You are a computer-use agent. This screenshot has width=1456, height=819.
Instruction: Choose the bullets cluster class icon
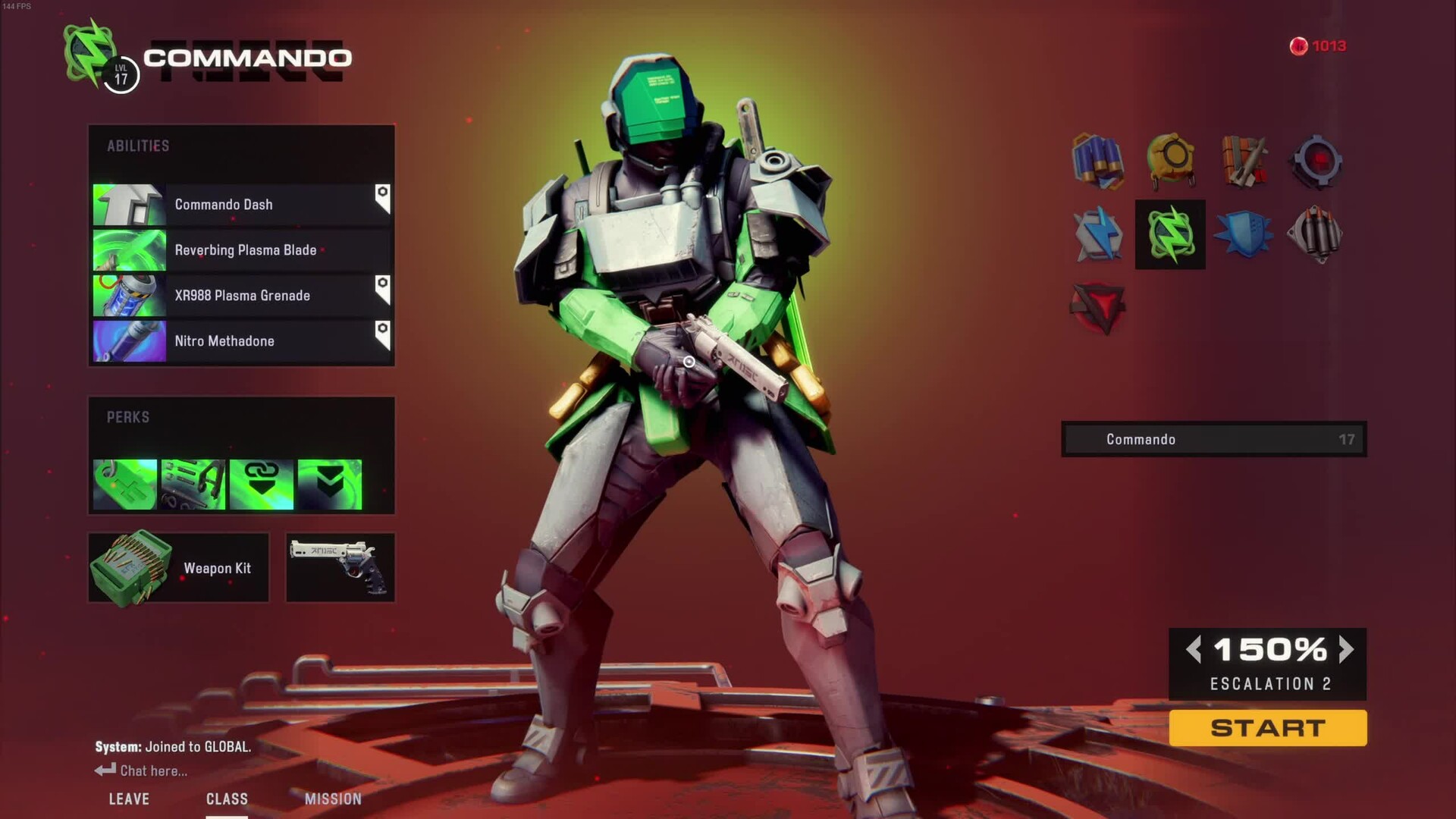pos(1315,234)
